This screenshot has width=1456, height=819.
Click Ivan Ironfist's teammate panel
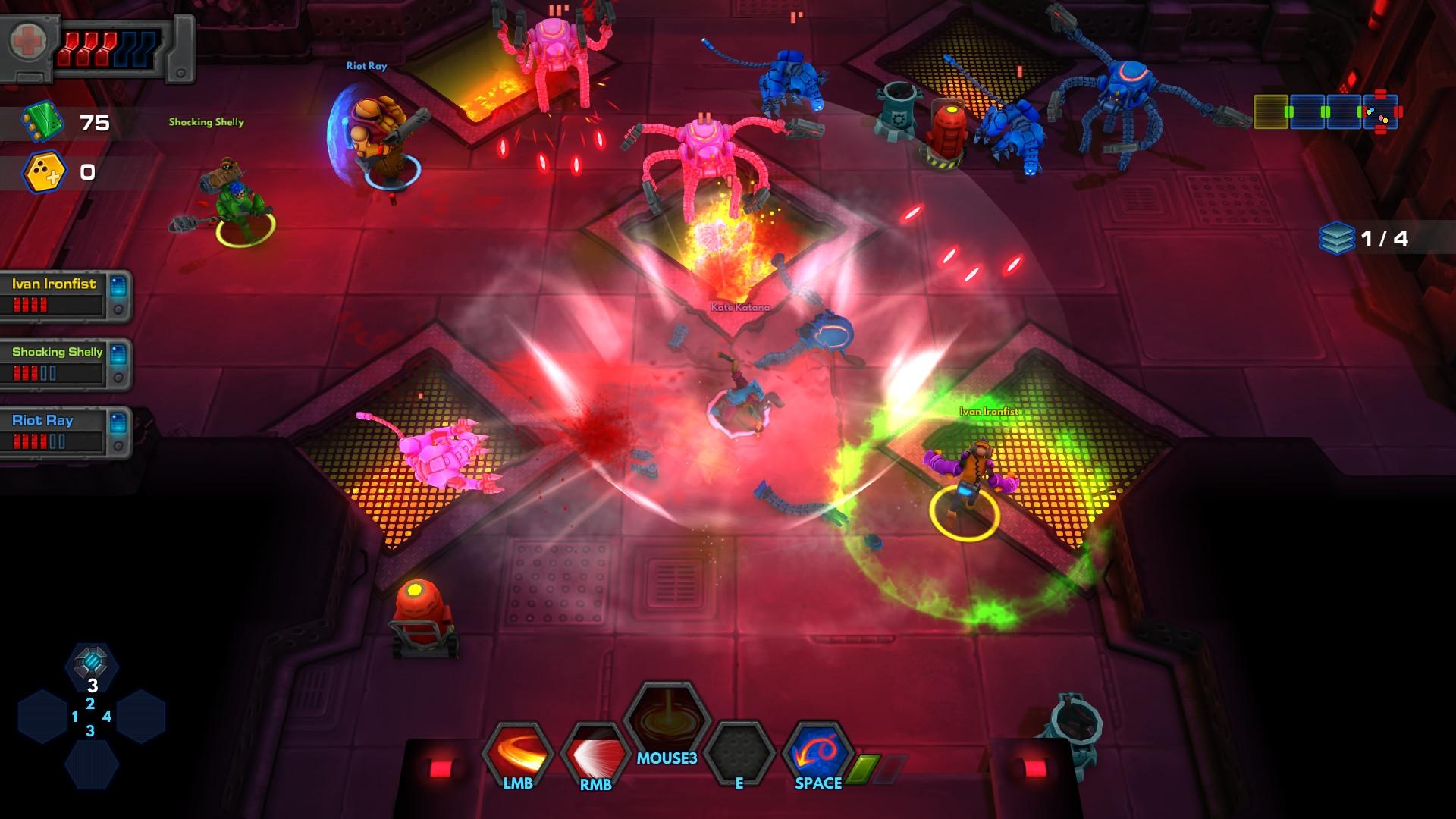(x=65, y=296)
